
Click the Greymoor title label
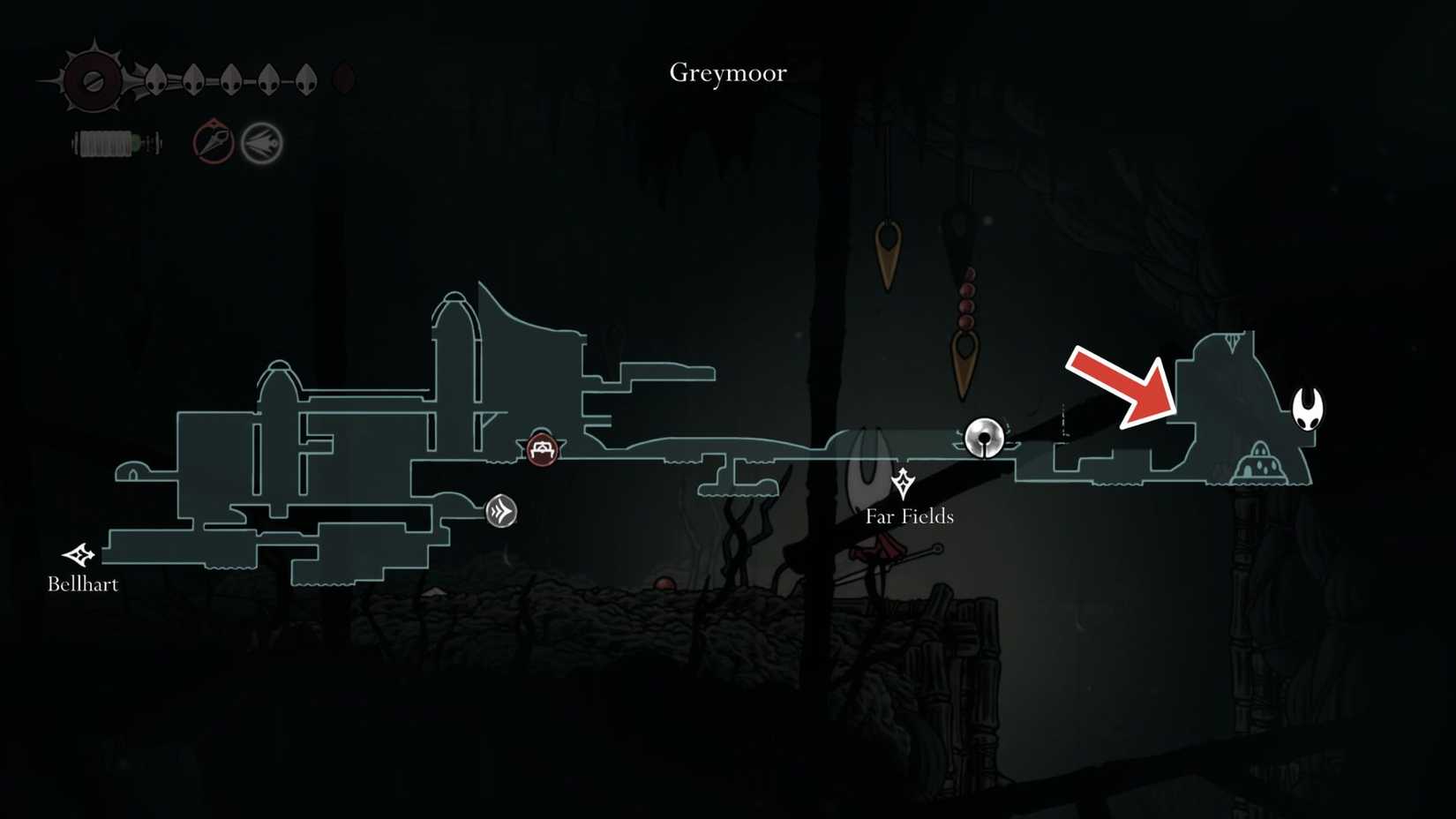tap(727, 73)
